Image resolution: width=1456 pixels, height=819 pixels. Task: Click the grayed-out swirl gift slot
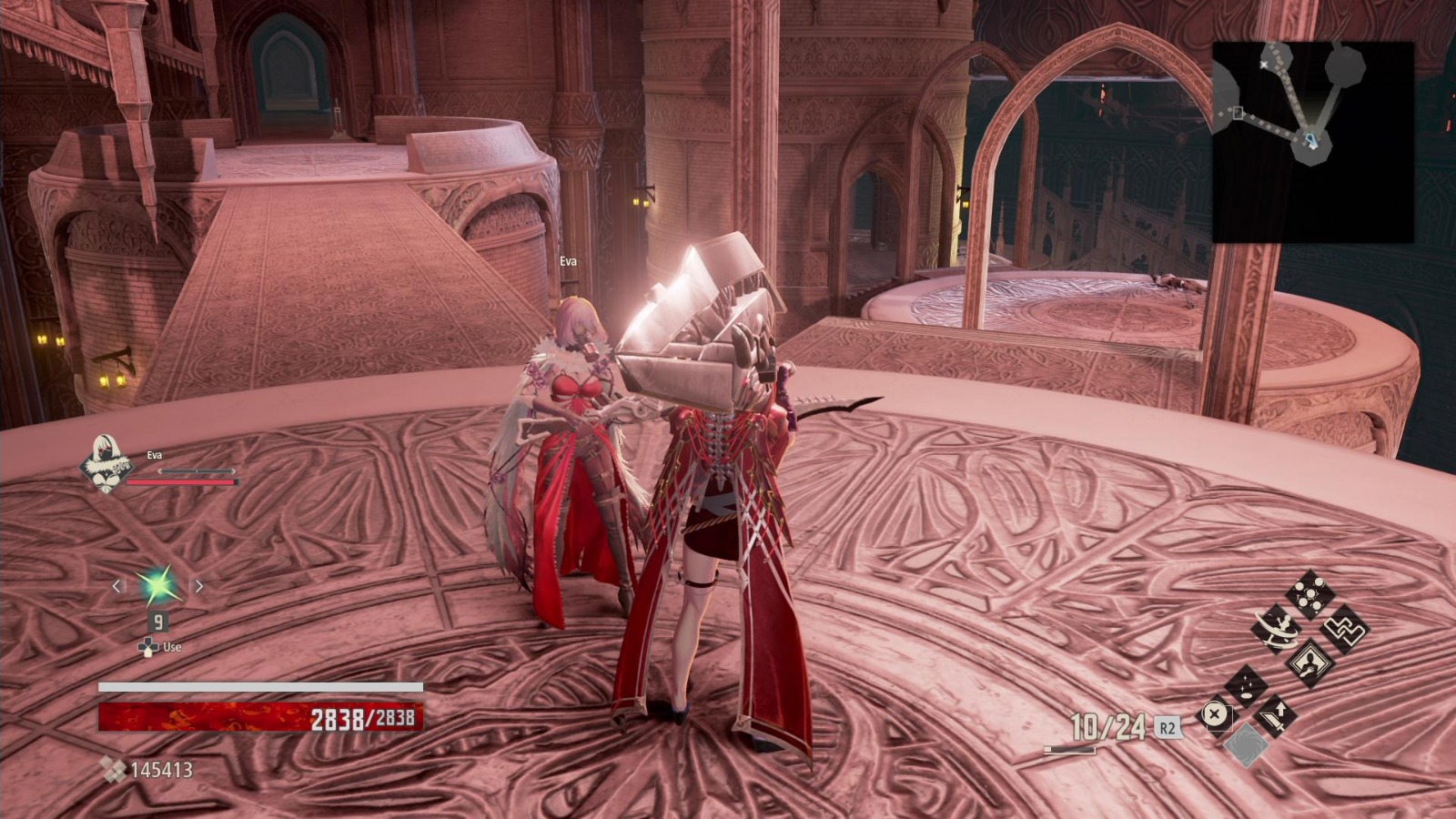tap(1248, 745)
